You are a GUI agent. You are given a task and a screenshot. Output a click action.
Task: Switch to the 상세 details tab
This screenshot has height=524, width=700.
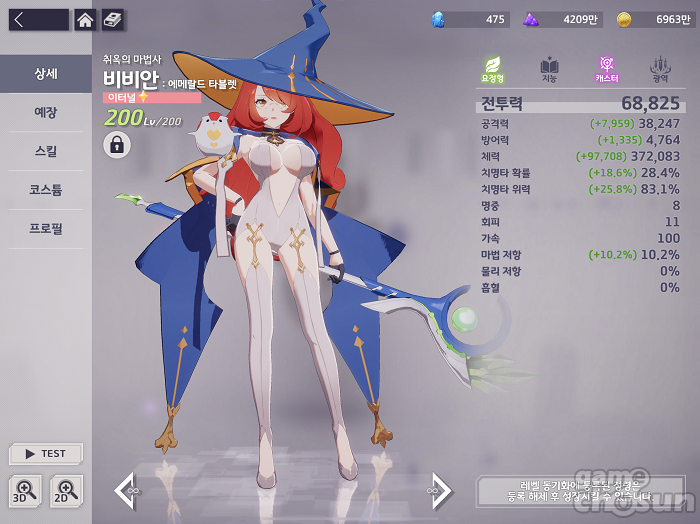[x=46, y=74]
